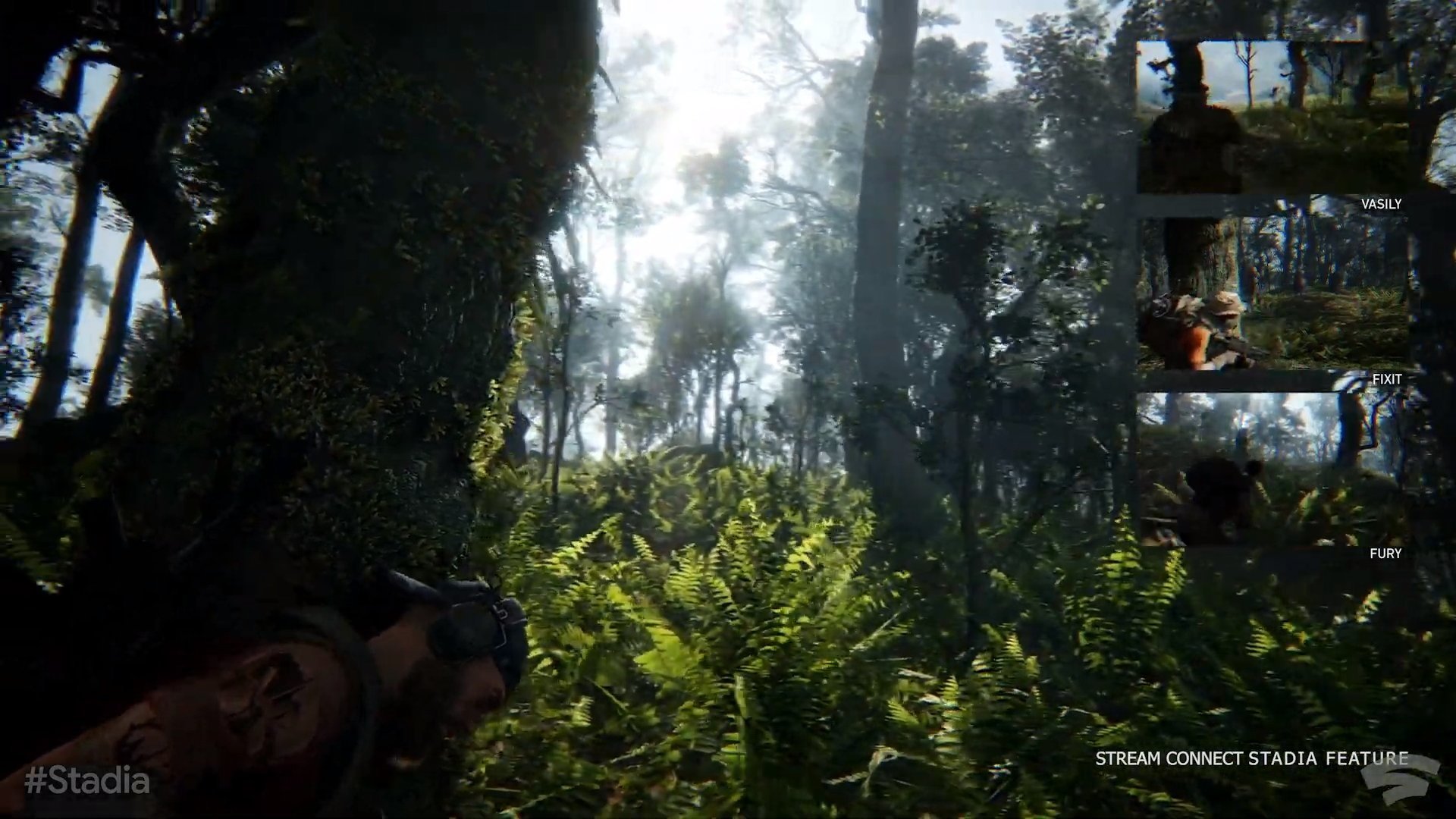Select Vasily's teammate stream thumbnail
Viewport: 1456px width, 819px height.
1272,118
